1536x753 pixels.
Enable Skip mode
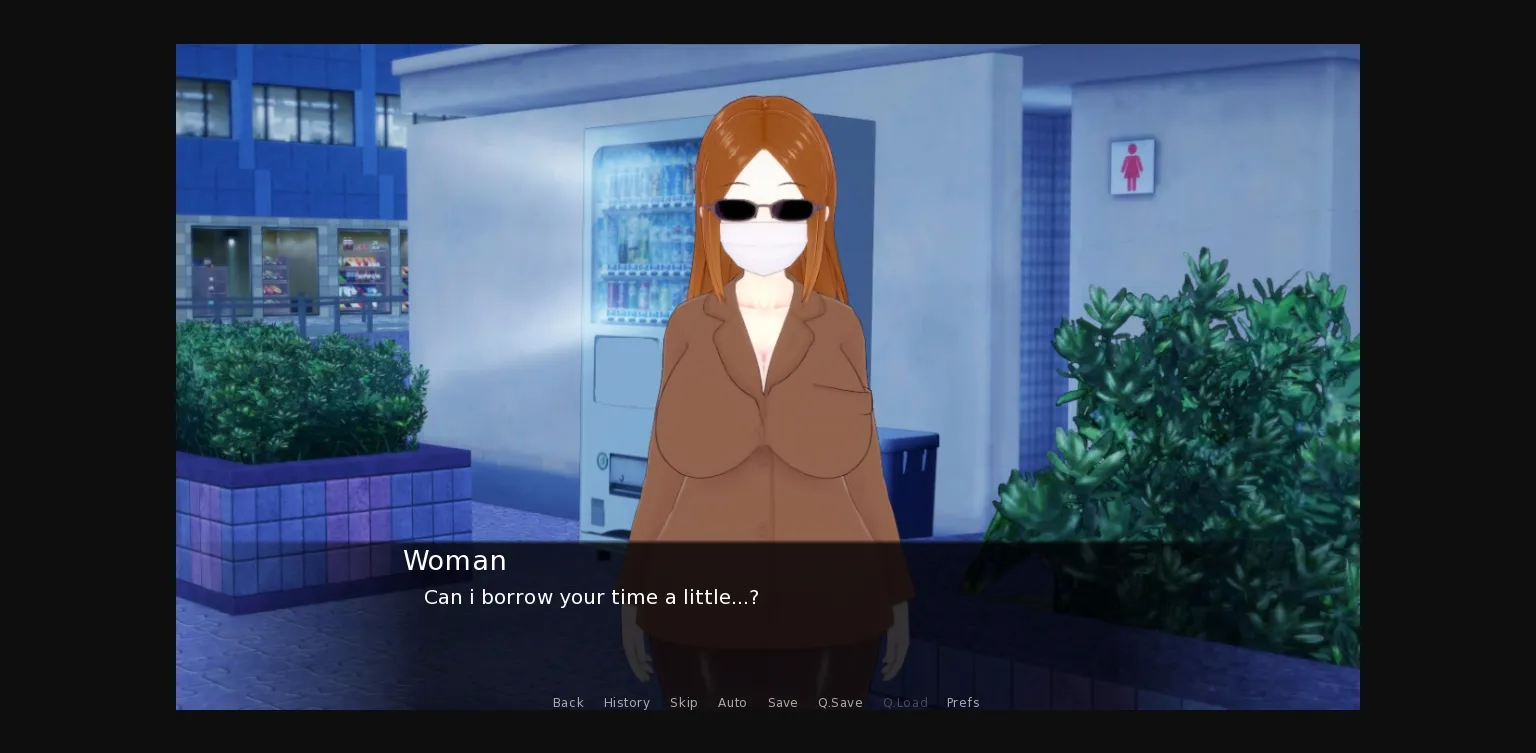pyautogui.click(x=684, y=703)
